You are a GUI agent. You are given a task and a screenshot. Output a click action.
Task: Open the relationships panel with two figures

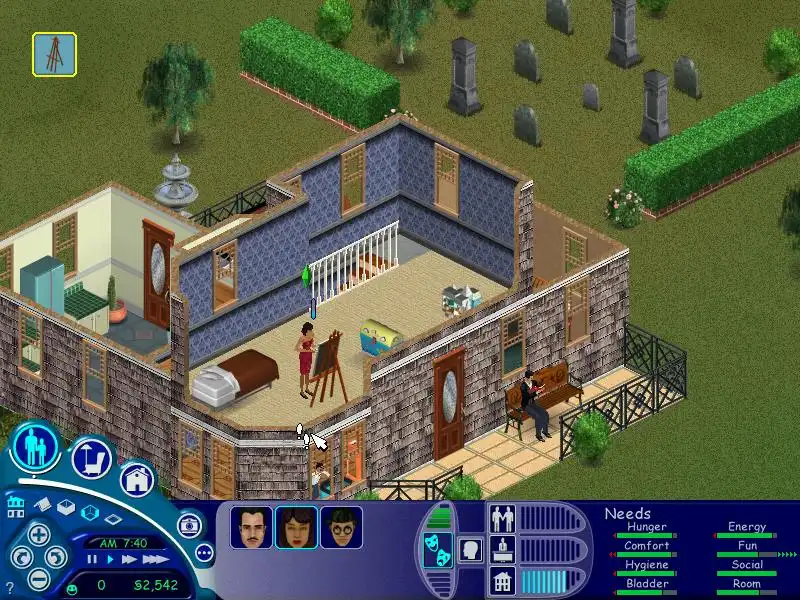pyautogui.click(x=502, y=520)
